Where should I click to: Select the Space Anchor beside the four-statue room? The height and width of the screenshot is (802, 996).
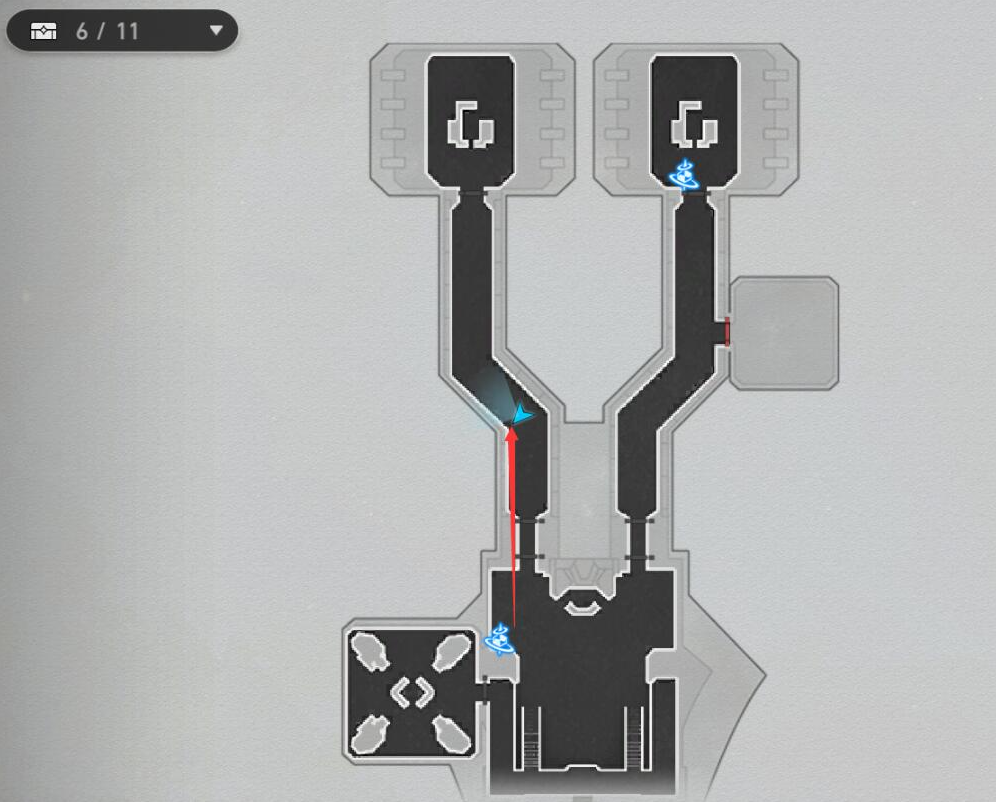(499, 637)
